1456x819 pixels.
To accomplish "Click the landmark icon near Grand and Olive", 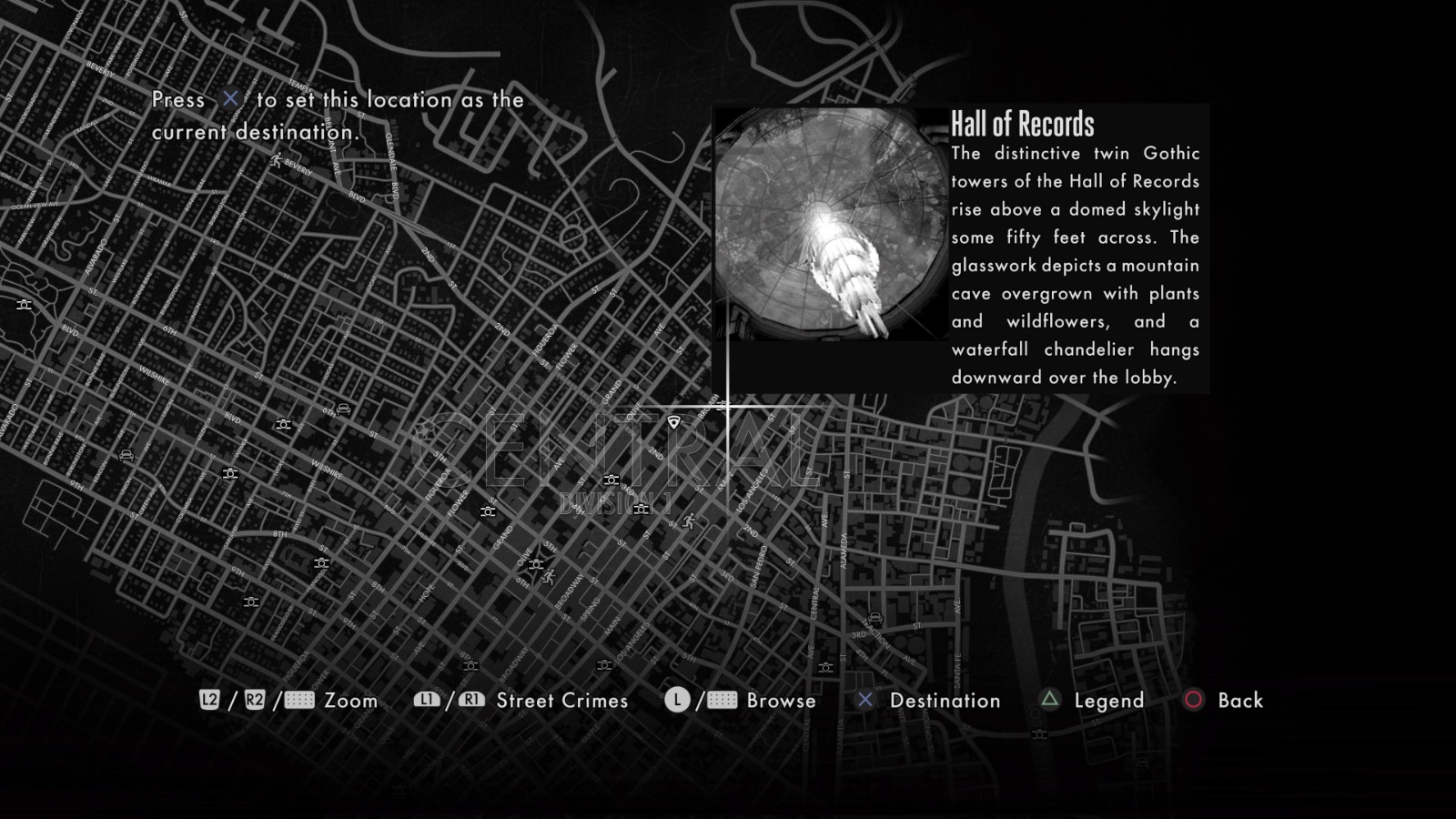I will [537, 564].
